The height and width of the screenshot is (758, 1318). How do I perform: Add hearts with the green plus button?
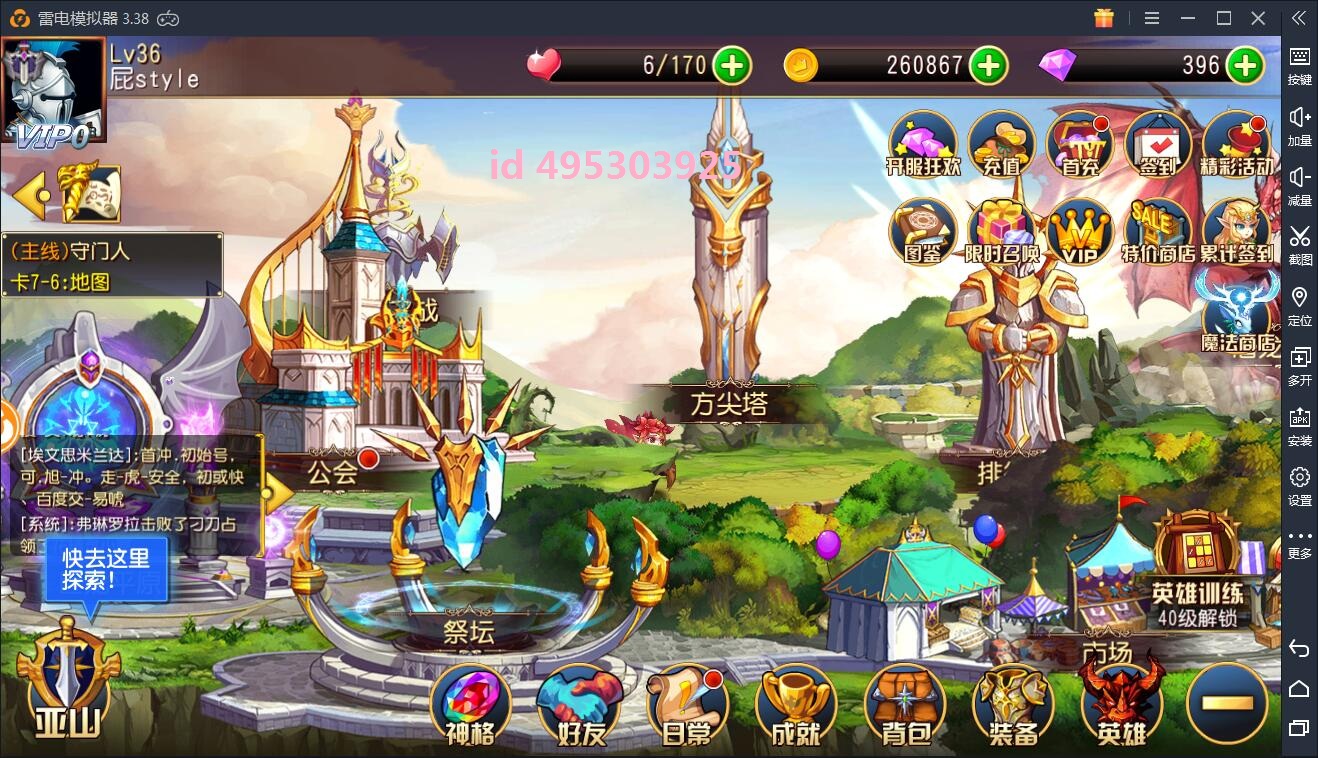click(x=732, y=66)
